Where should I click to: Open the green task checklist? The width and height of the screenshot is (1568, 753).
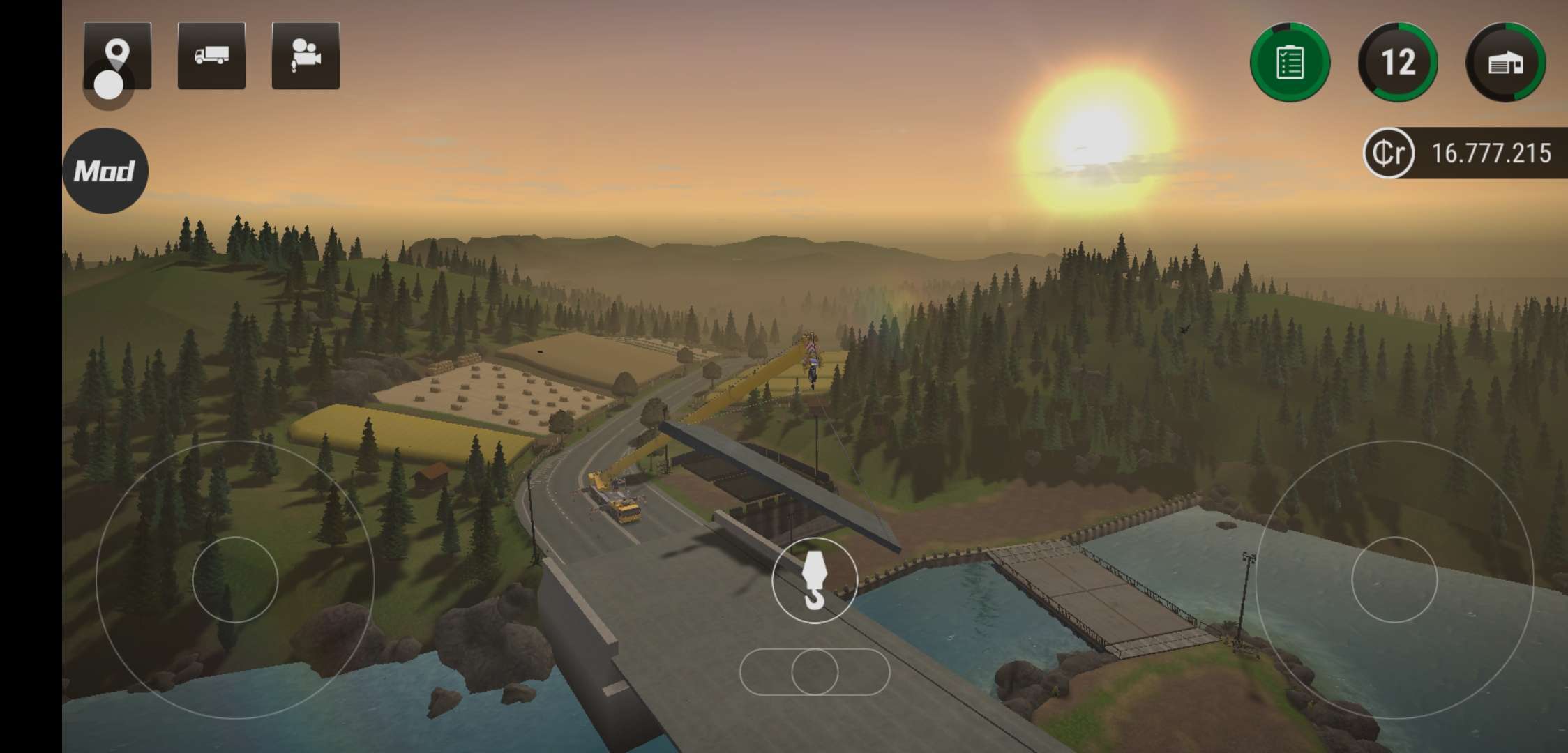tap(1290, 63)
